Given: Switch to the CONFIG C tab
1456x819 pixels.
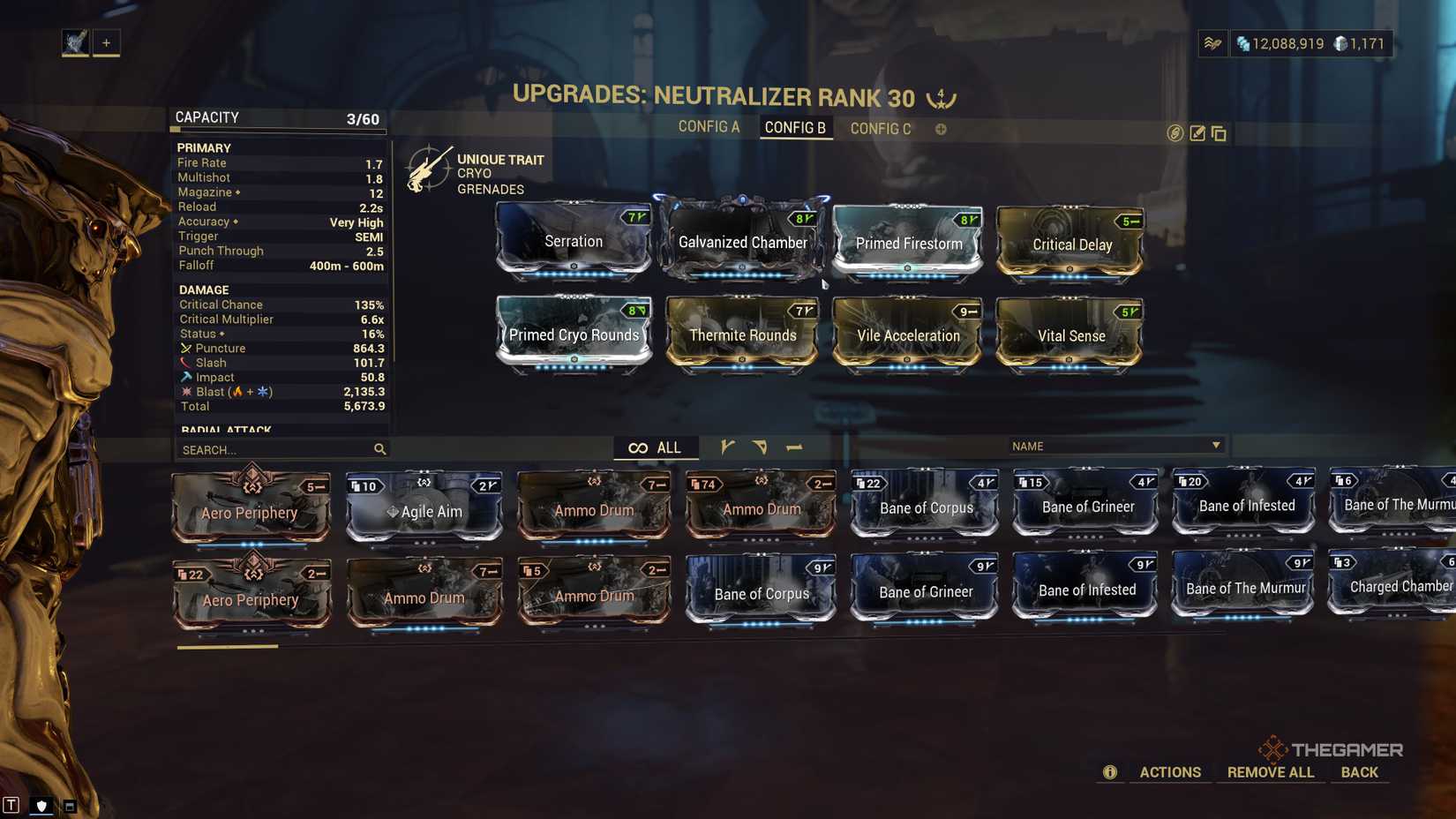Looking at the screenshot, I should coord(881,128).
